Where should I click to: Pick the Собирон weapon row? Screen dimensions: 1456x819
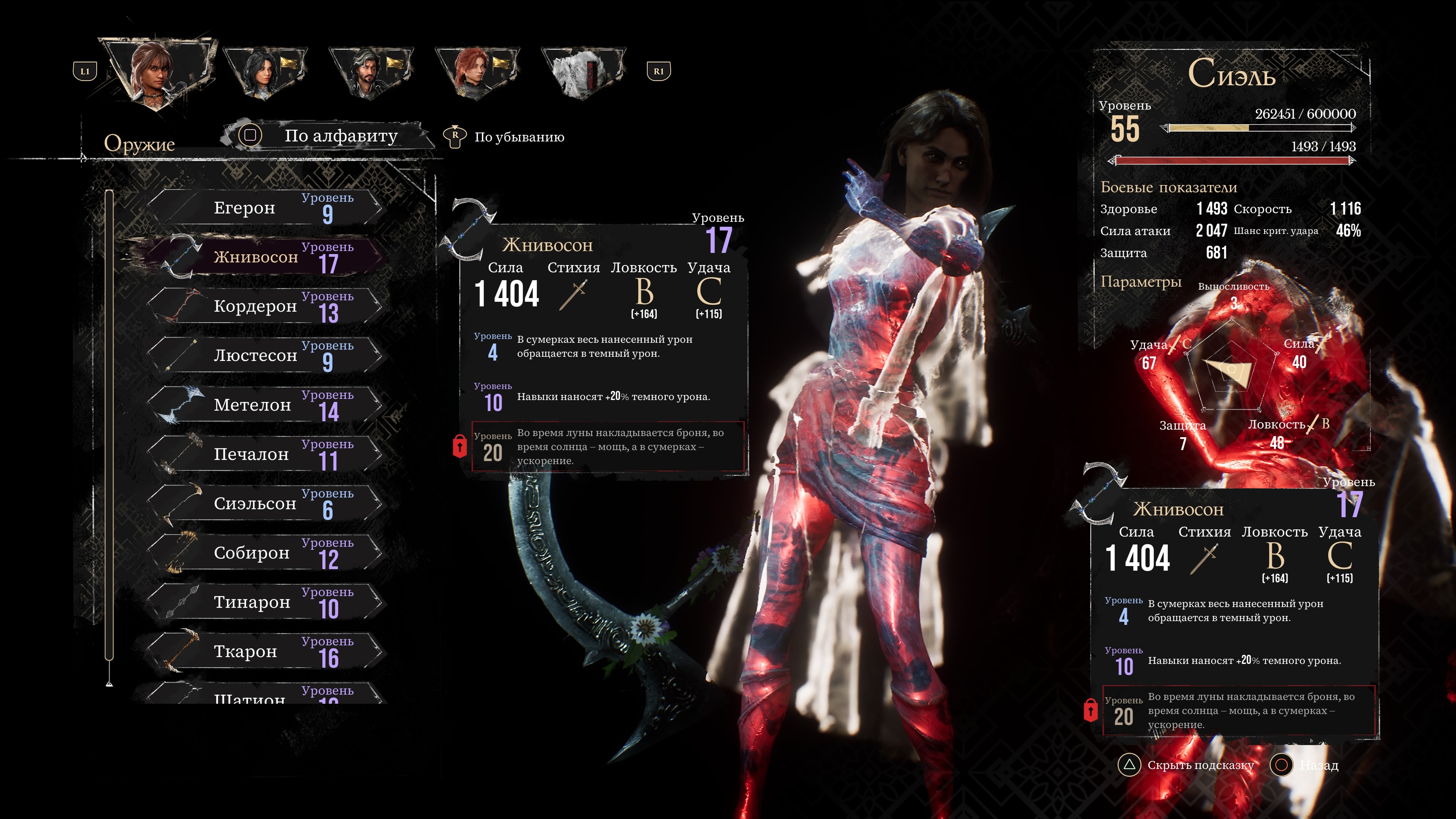click(x=266, y=553)
